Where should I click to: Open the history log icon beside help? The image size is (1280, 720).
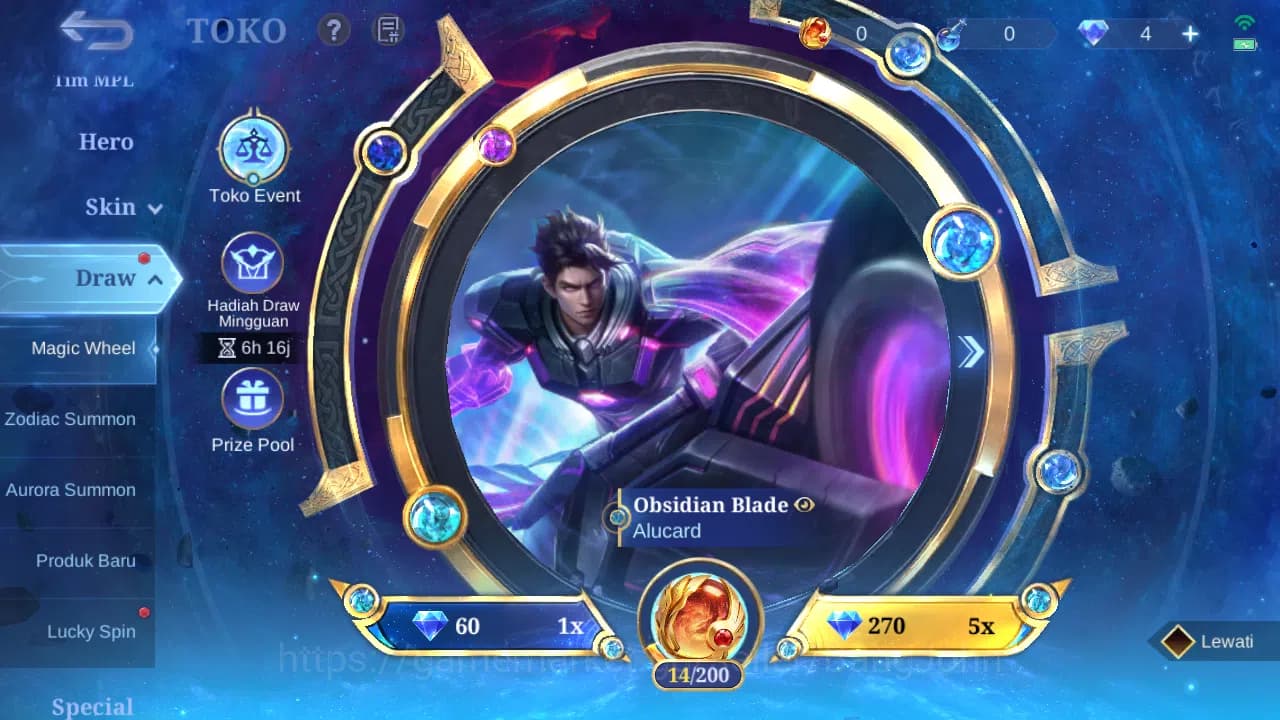click(x=385, y=30)
